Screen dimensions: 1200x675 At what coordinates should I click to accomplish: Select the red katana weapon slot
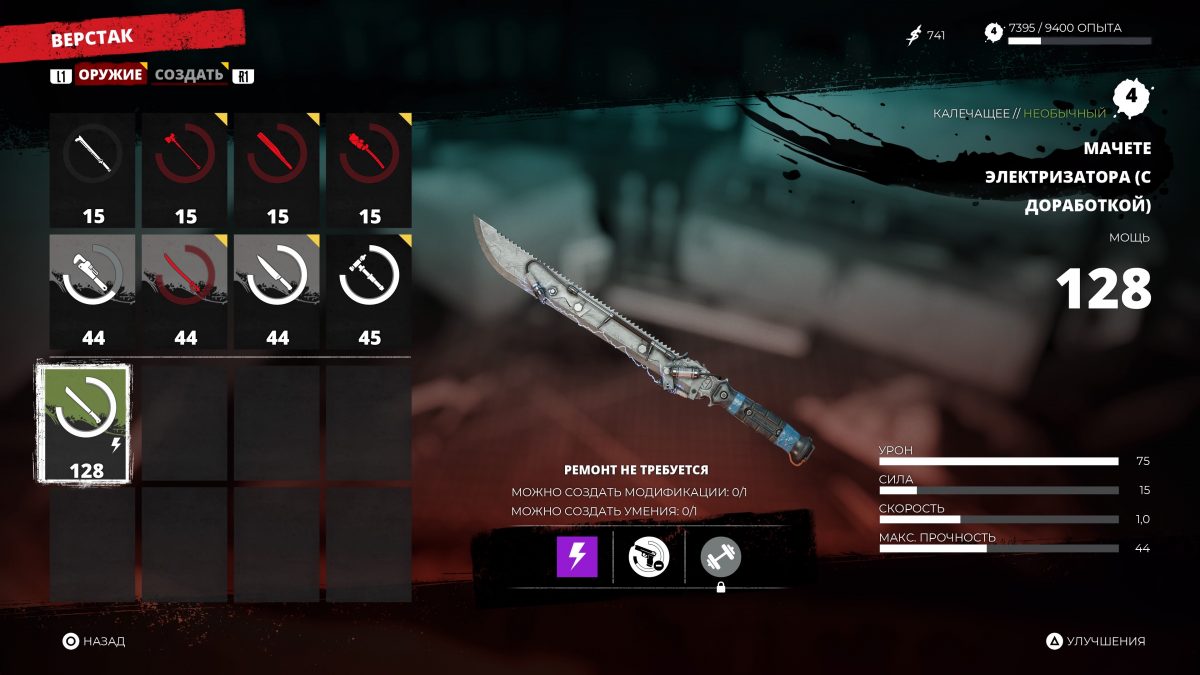[x=185, y=291]
